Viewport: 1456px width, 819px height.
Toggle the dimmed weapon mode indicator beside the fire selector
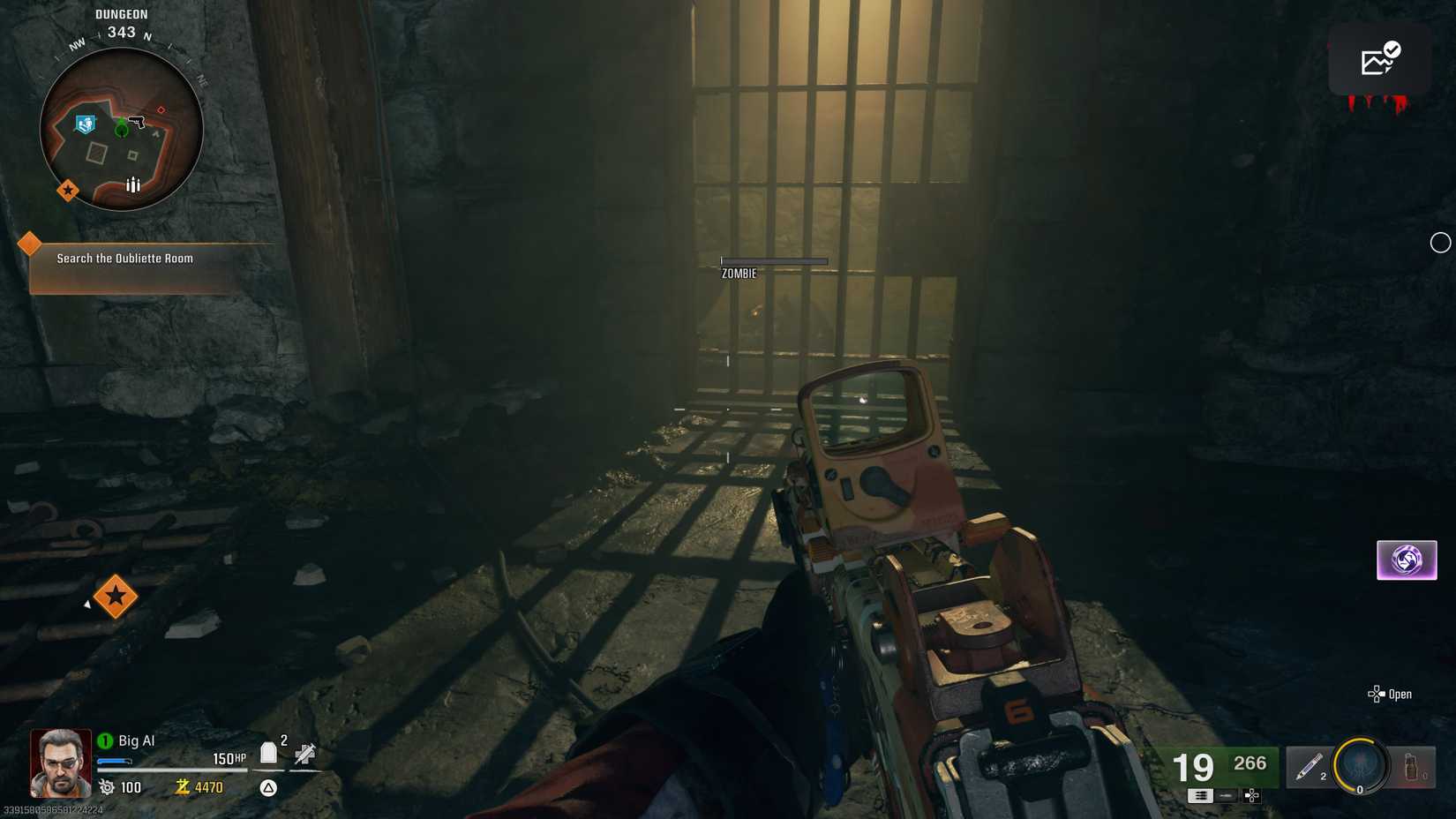tap(1227, 795)
